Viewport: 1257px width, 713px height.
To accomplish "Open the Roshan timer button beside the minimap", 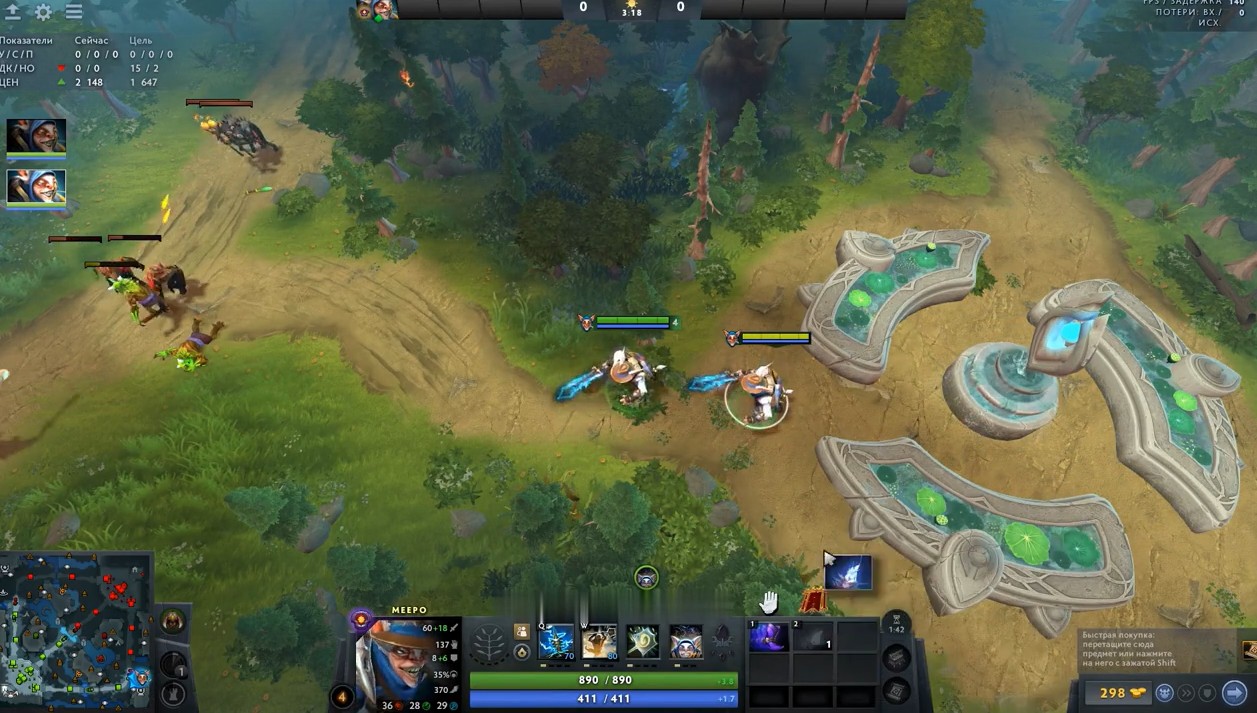I will point(172,622).
